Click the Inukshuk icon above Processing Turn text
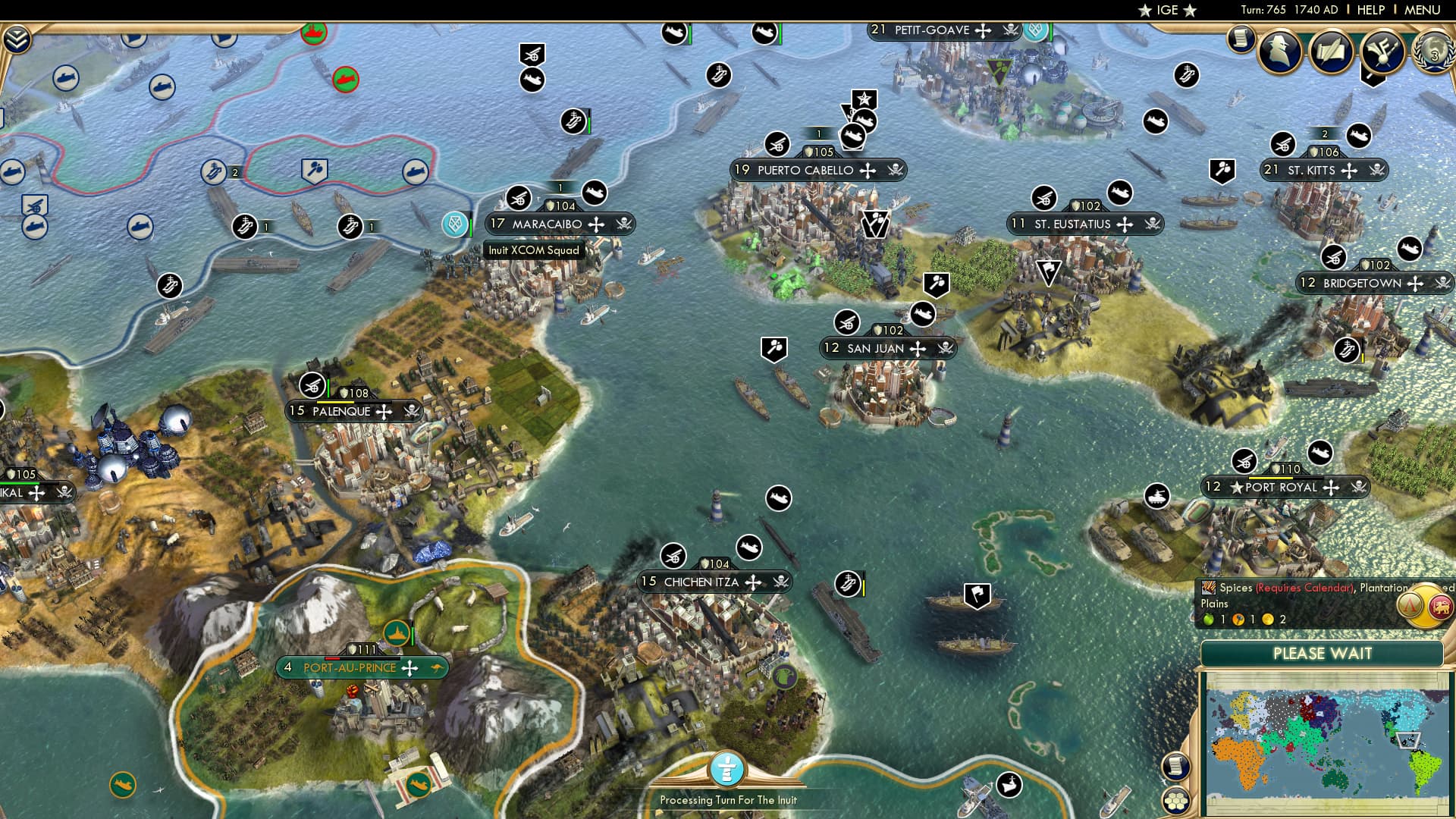 726,770
